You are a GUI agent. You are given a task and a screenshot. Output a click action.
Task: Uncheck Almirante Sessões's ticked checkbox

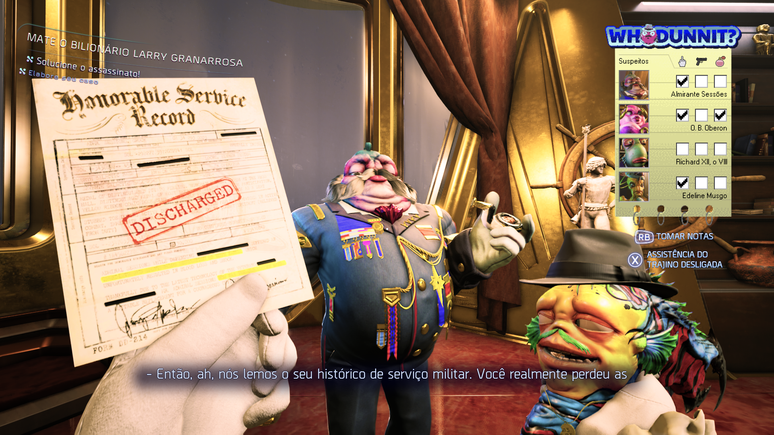coord(683,81)
